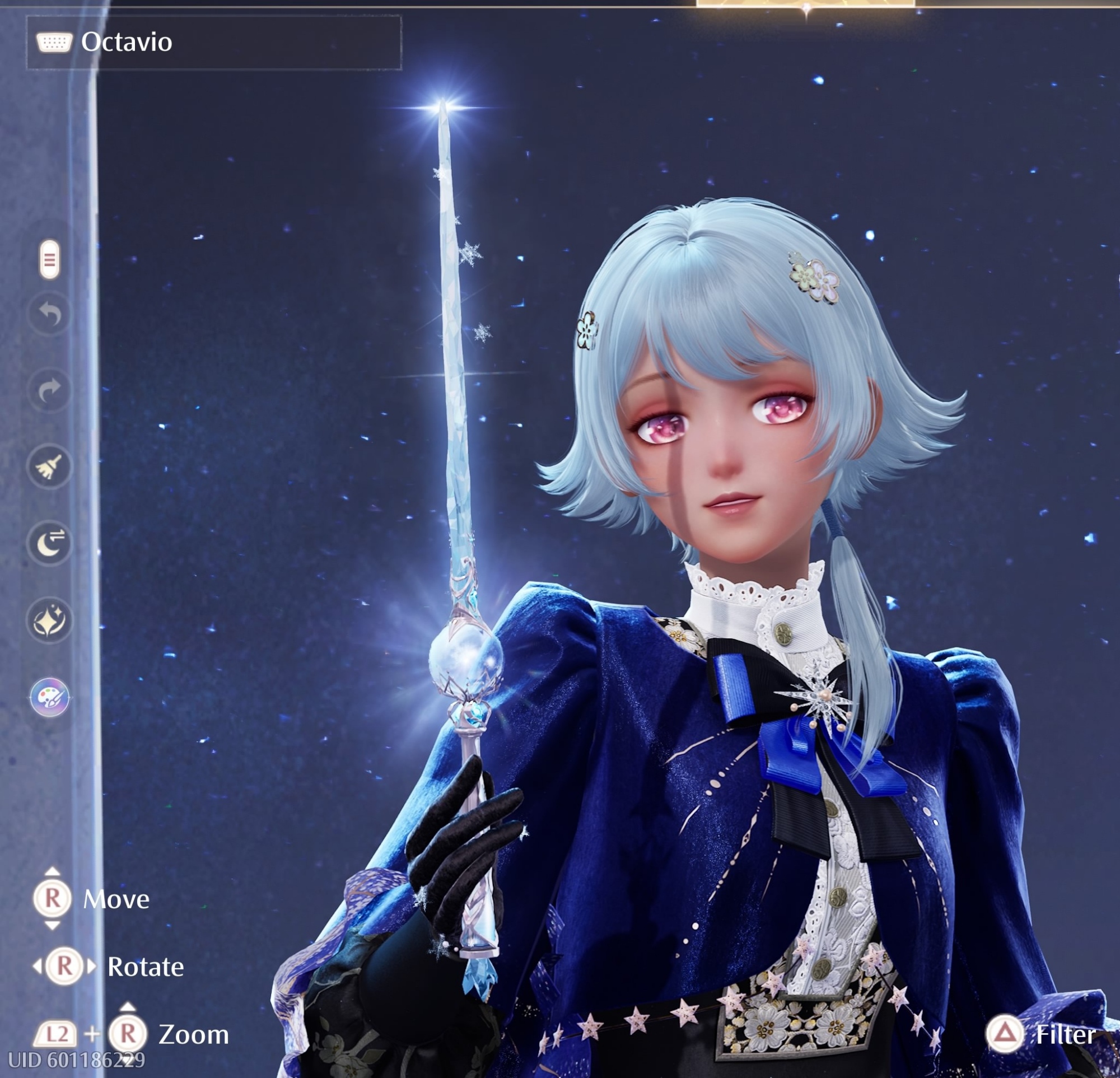Activate the broom clear icon

50,467
